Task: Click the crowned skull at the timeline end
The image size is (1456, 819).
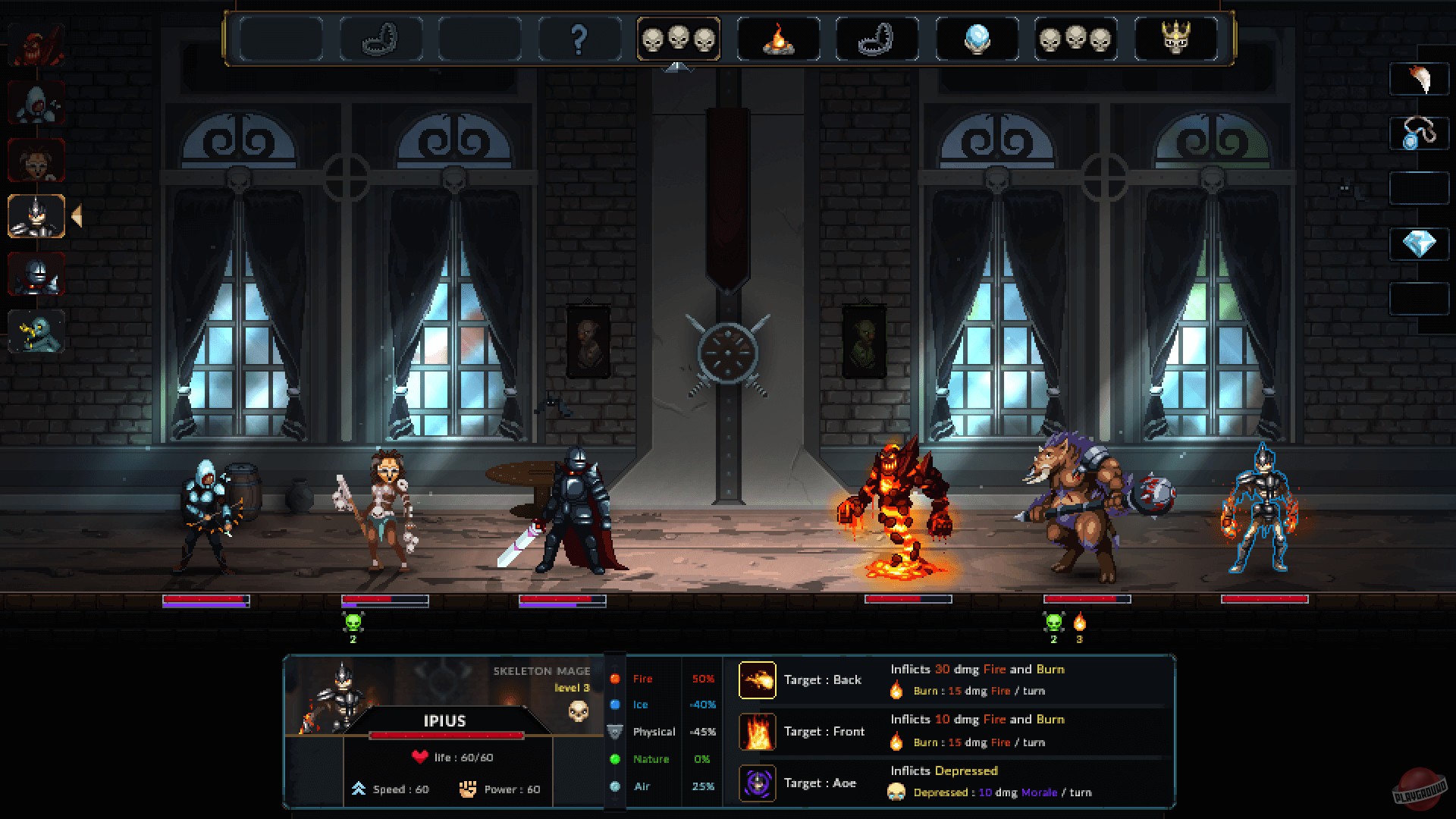Action: point(1176,39)
